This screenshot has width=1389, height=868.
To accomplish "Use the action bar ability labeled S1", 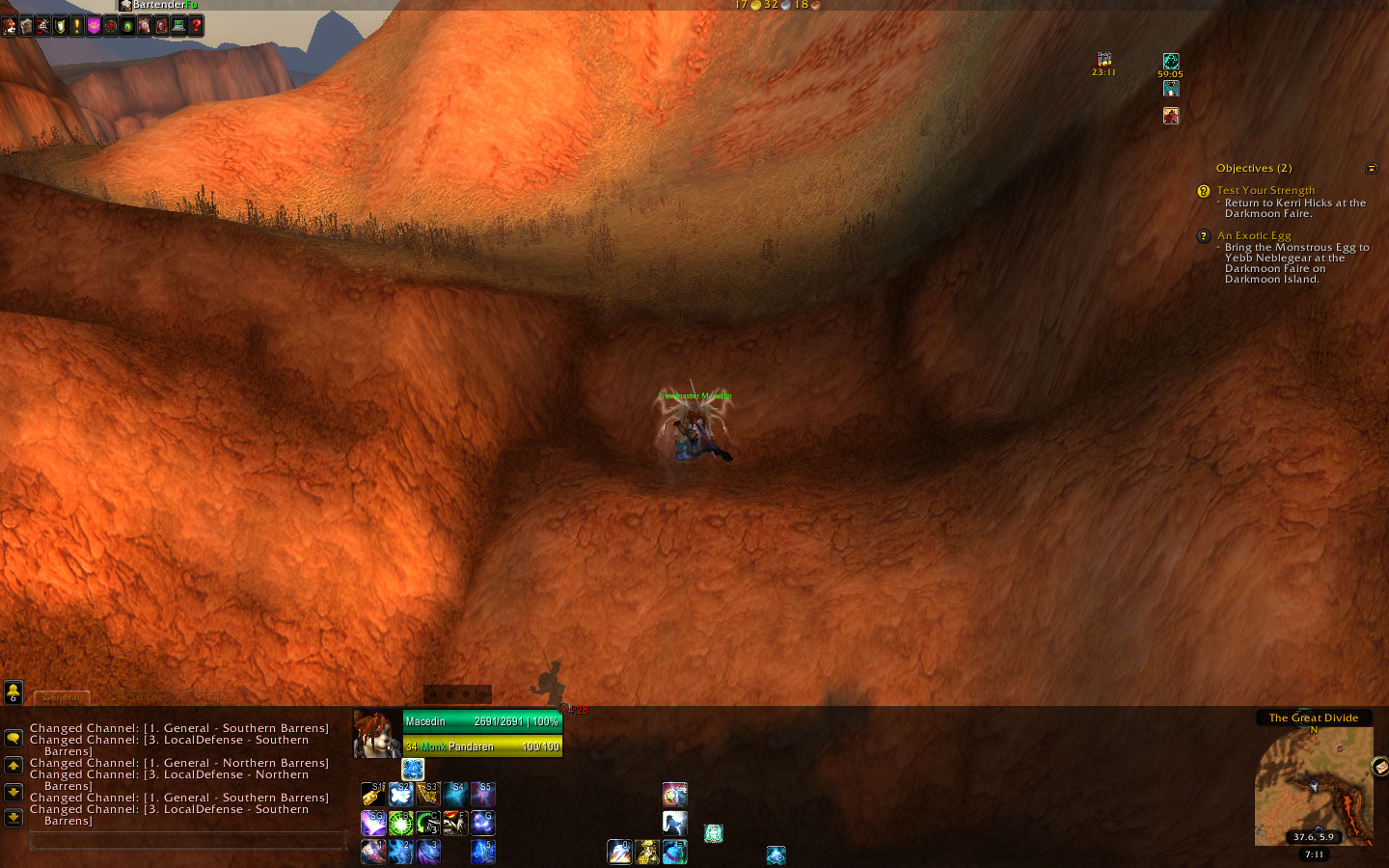I will [373, 794].
